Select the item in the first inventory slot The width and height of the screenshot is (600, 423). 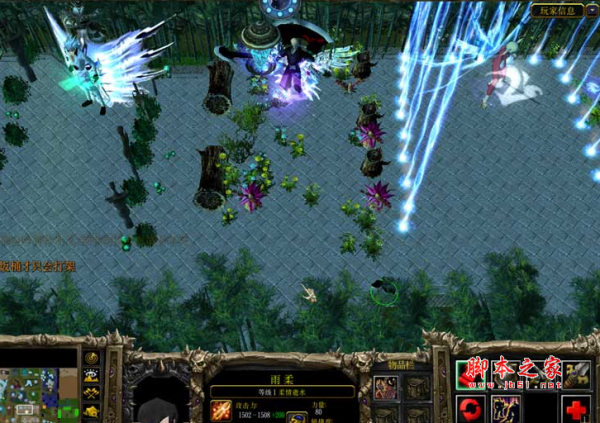(386, 387)
